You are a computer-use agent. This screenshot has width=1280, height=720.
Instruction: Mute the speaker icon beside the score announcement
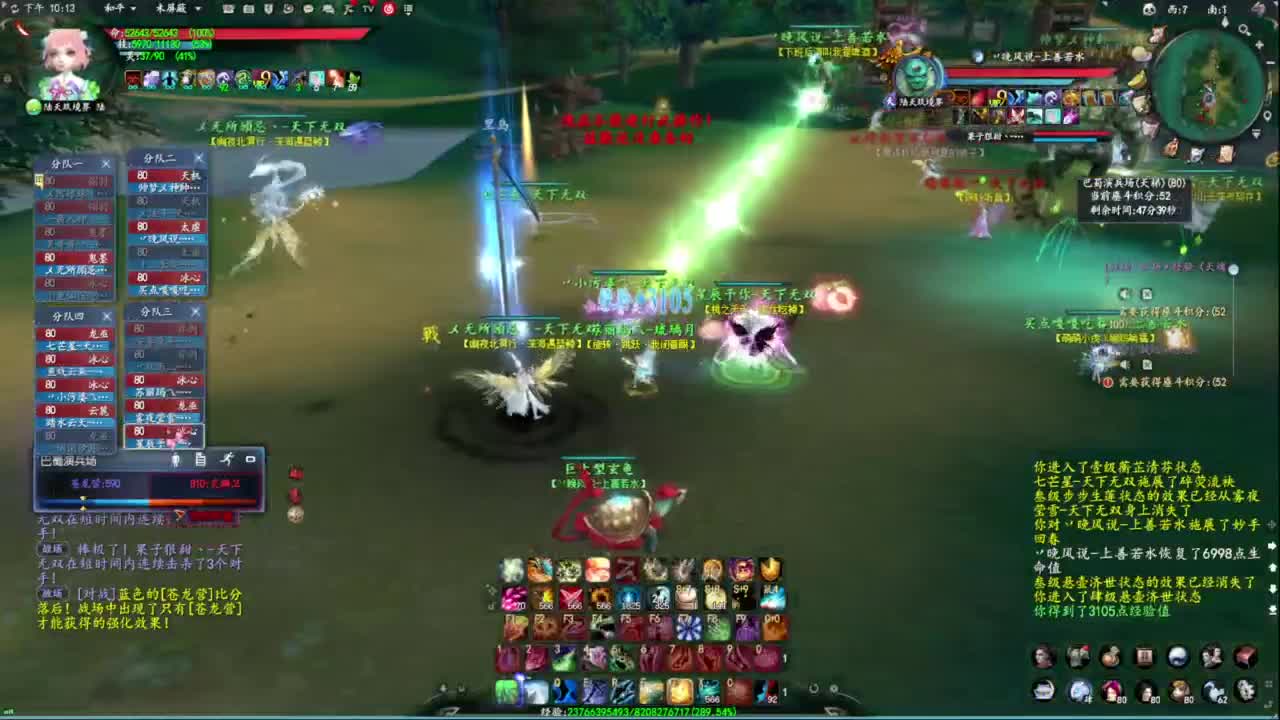[x=1124, y=293]
